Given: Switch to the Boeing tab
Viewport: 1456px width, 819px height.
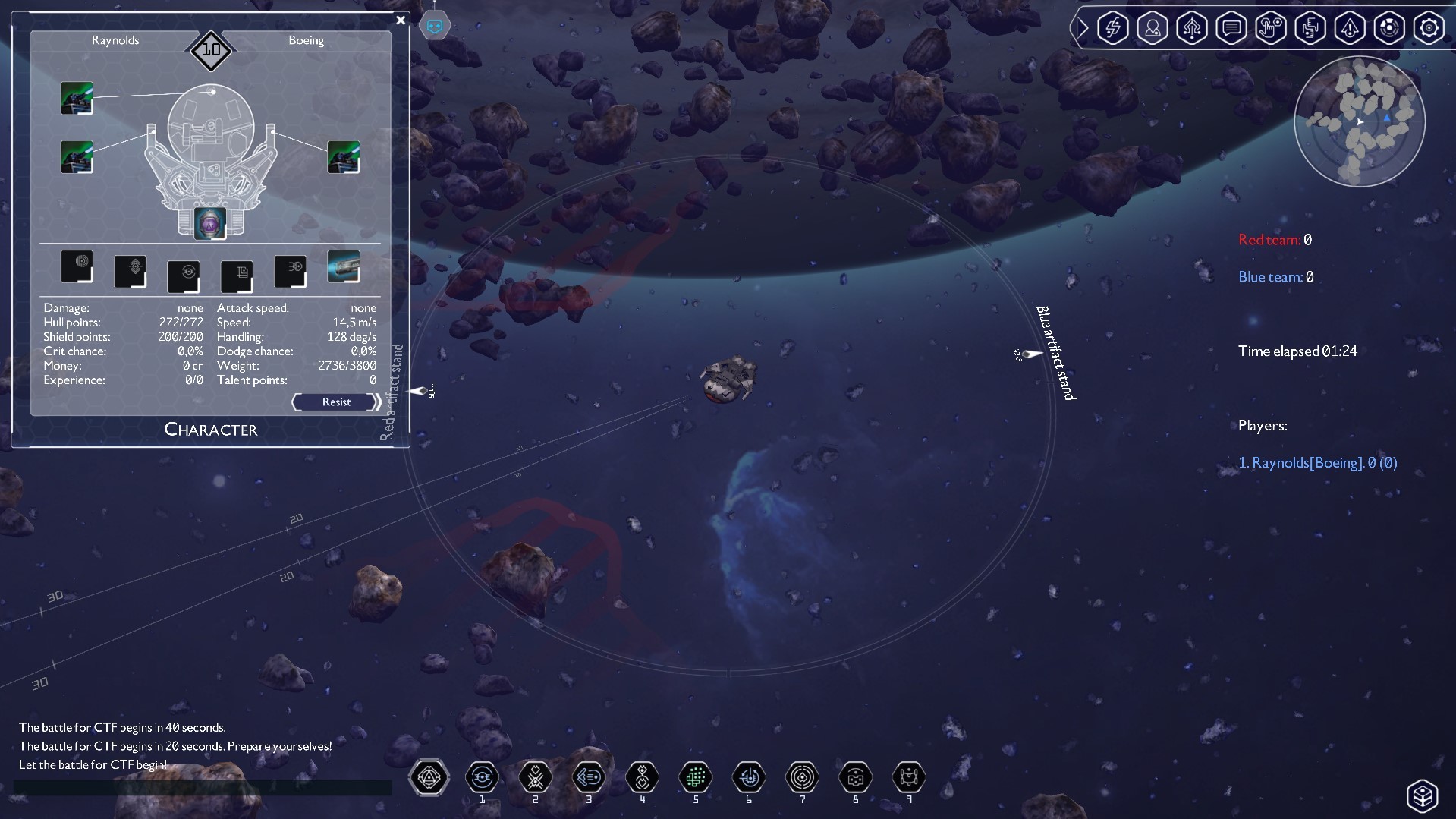Looking at the screenshot, I should click(307, 40).
